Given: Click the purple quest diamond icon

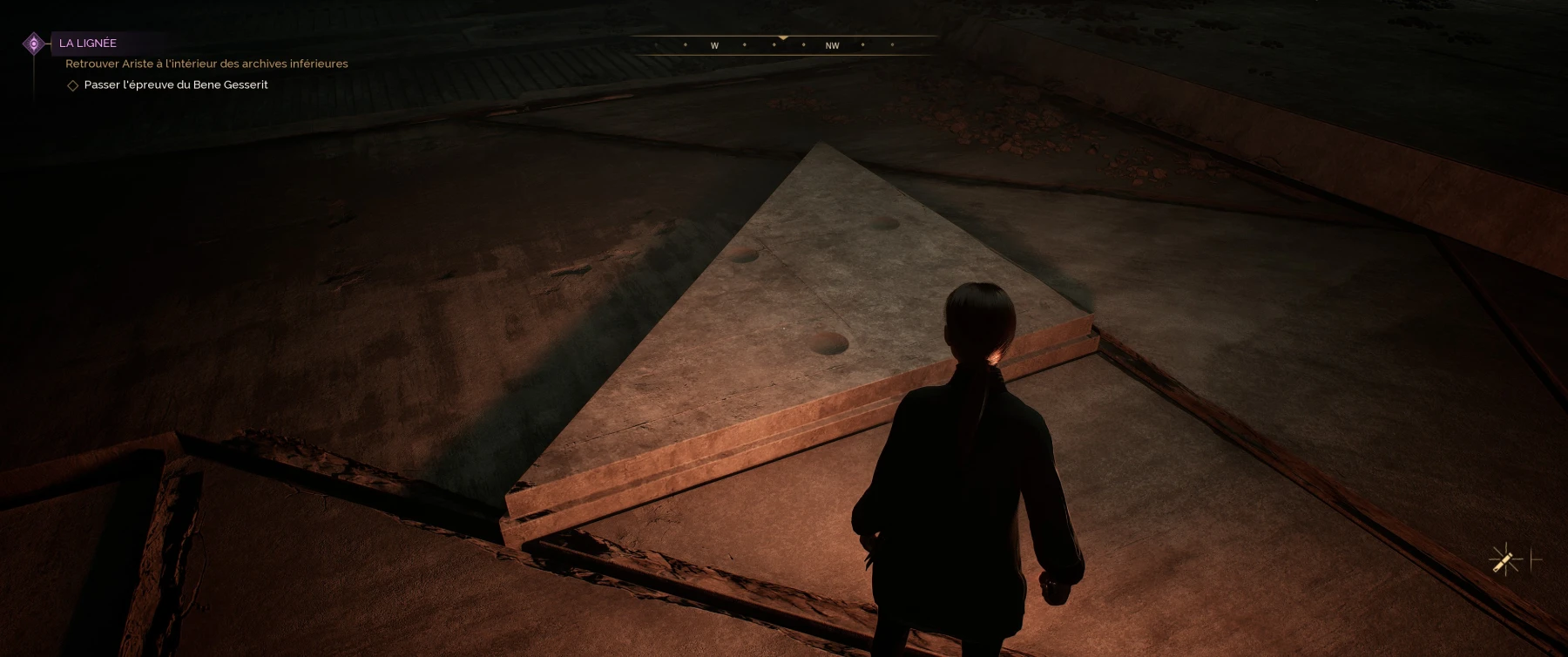Looking at the screenshot, I should tap(34, 44).
